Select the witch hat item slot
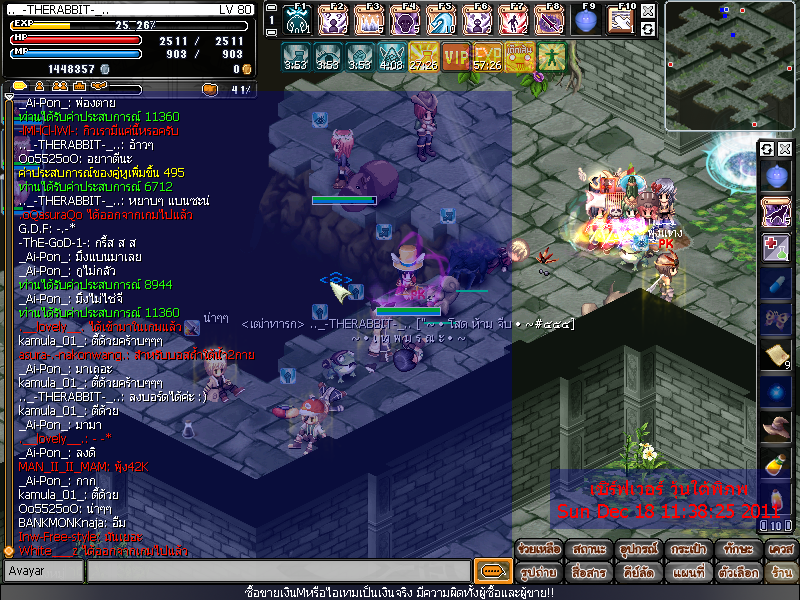The image size is (800, 600). point(776,427)
